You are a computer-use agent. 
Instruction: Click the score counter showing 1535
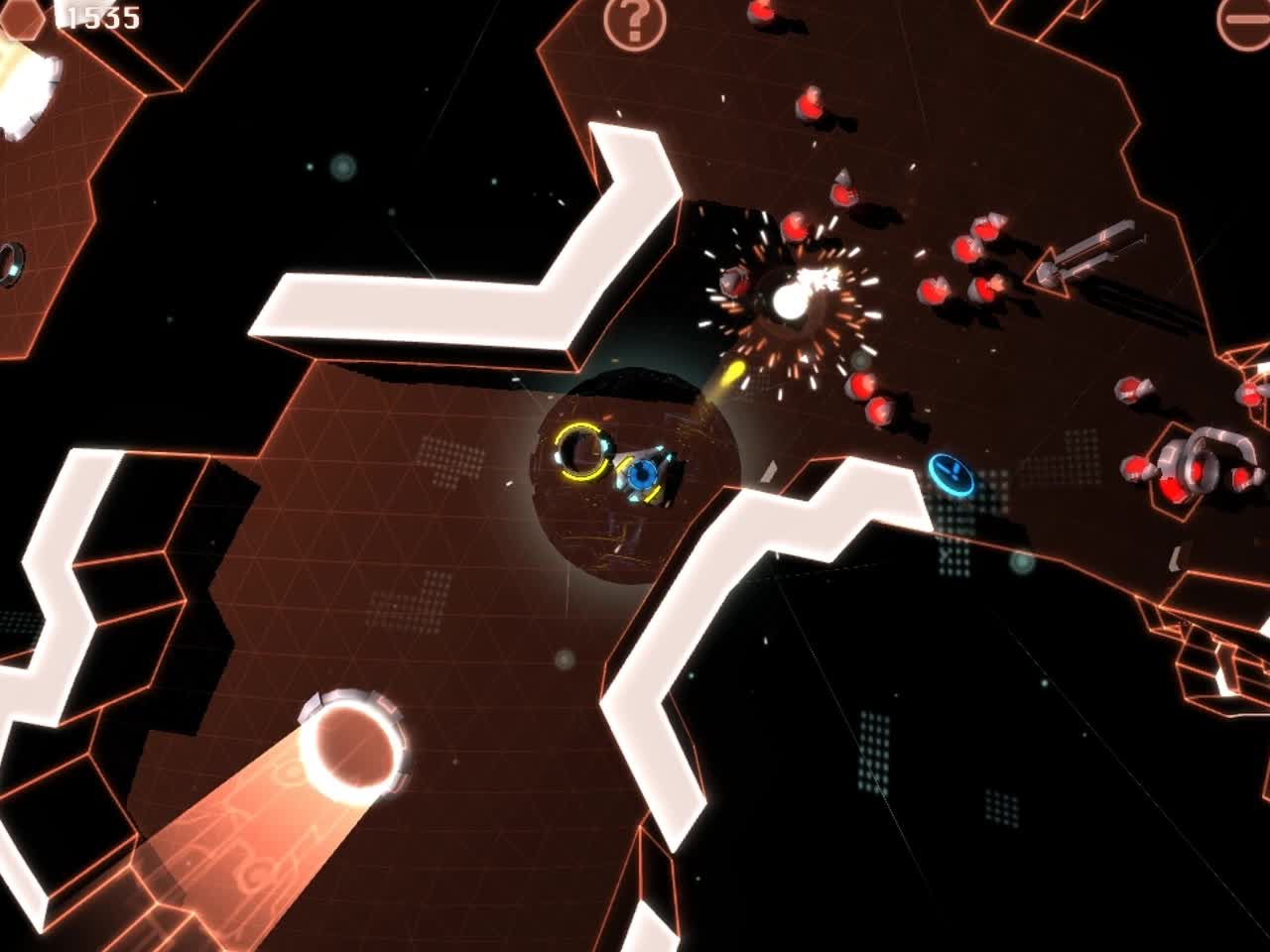pyautogui.click(x=97, y=17)
